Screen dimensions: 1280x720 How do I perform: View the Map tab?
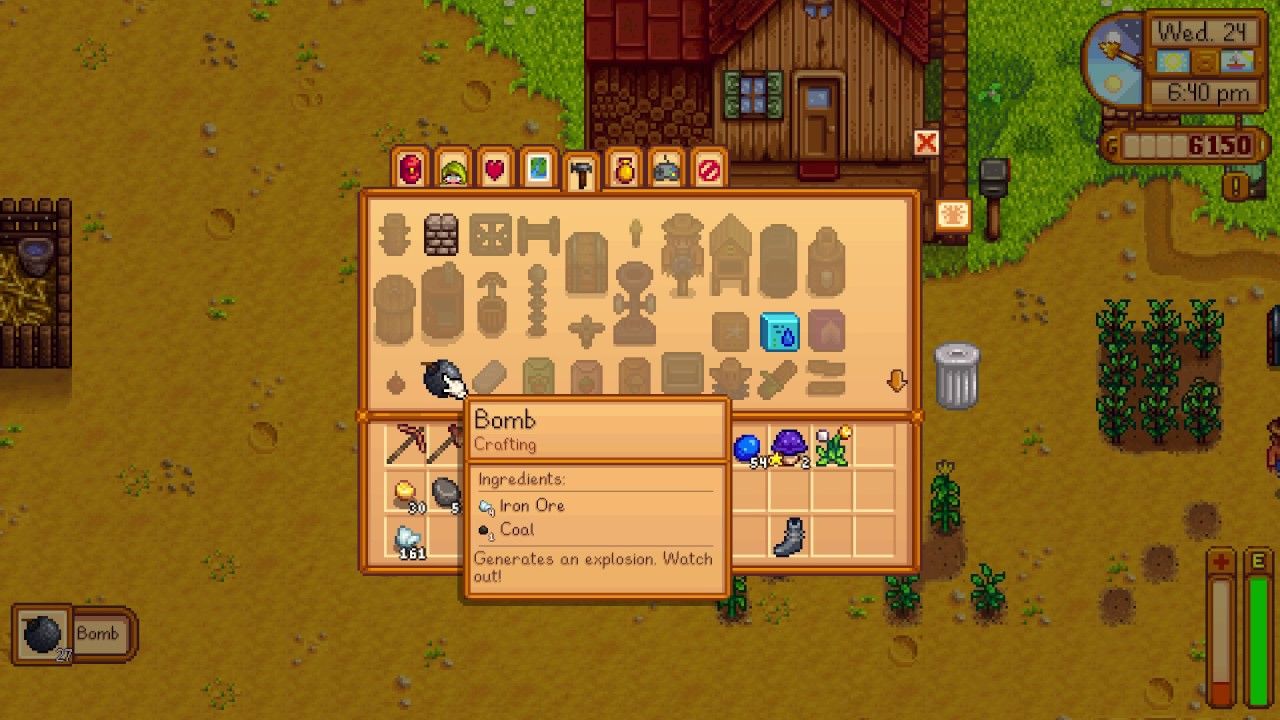(539, 169)
